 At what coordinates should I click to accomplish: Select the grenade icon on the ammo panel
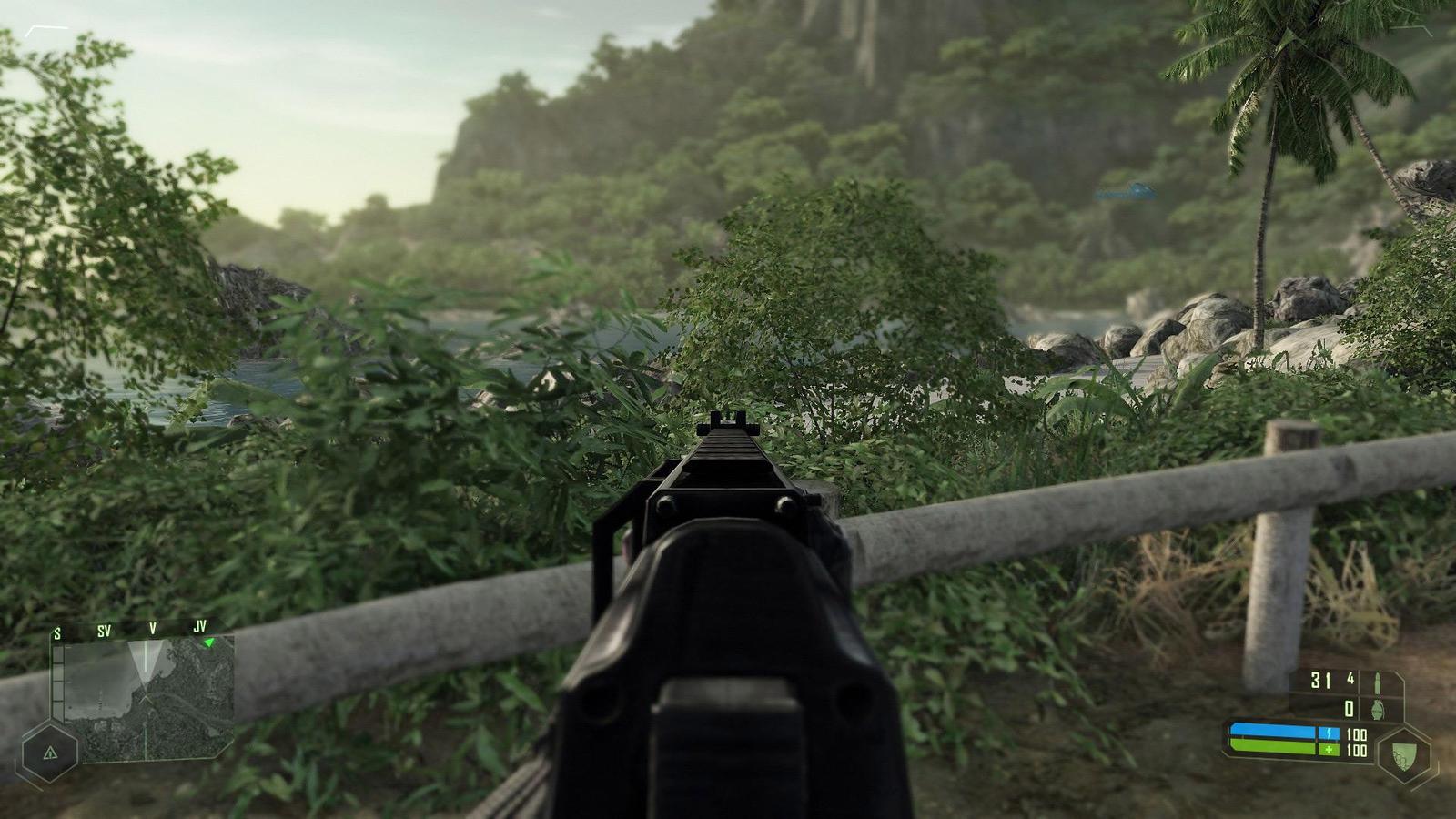point(1377,710)
